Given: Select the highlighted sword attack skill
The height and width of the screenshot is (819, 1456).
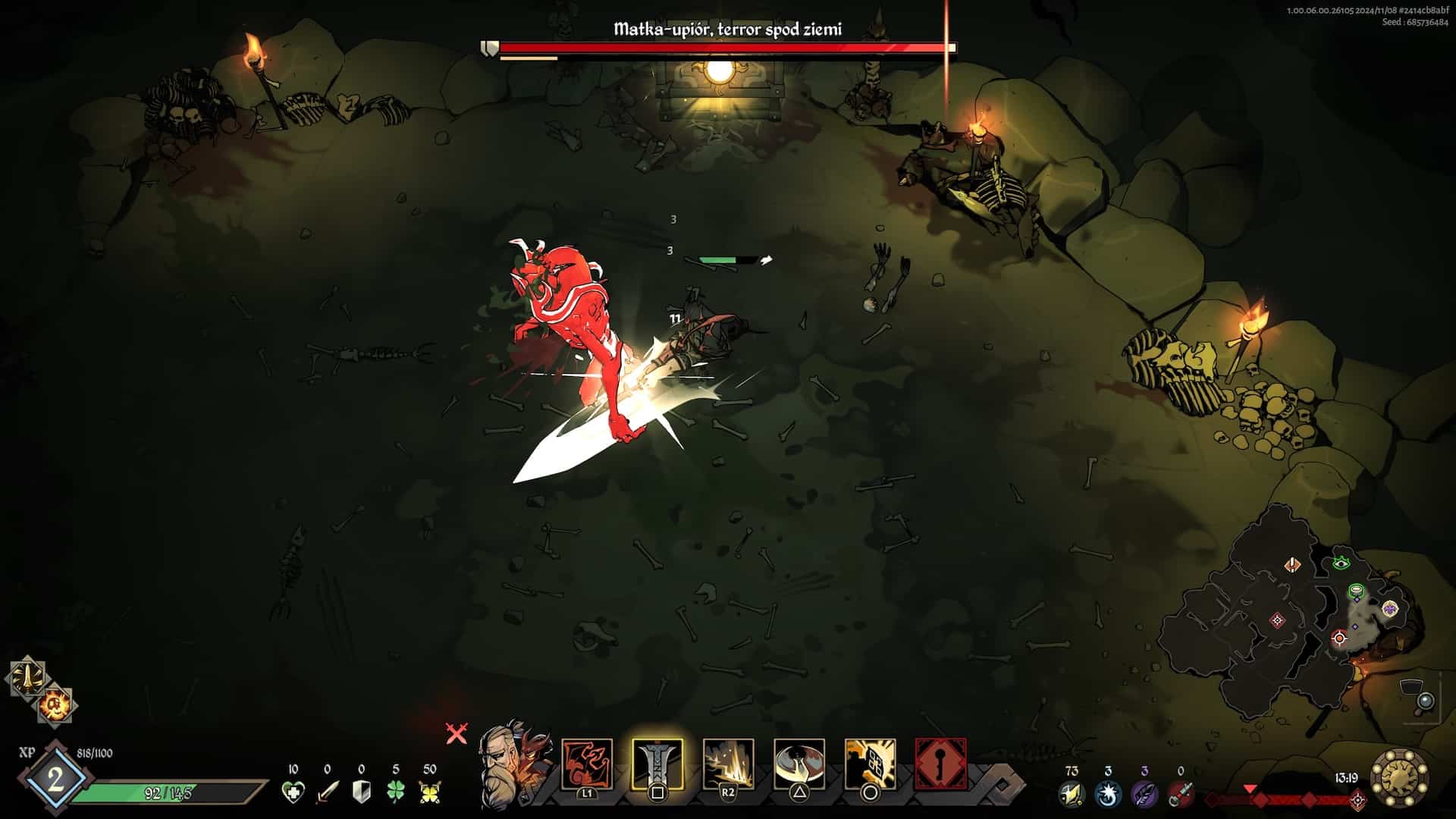Looking at the screenshot, I should (x=657, y=764).
